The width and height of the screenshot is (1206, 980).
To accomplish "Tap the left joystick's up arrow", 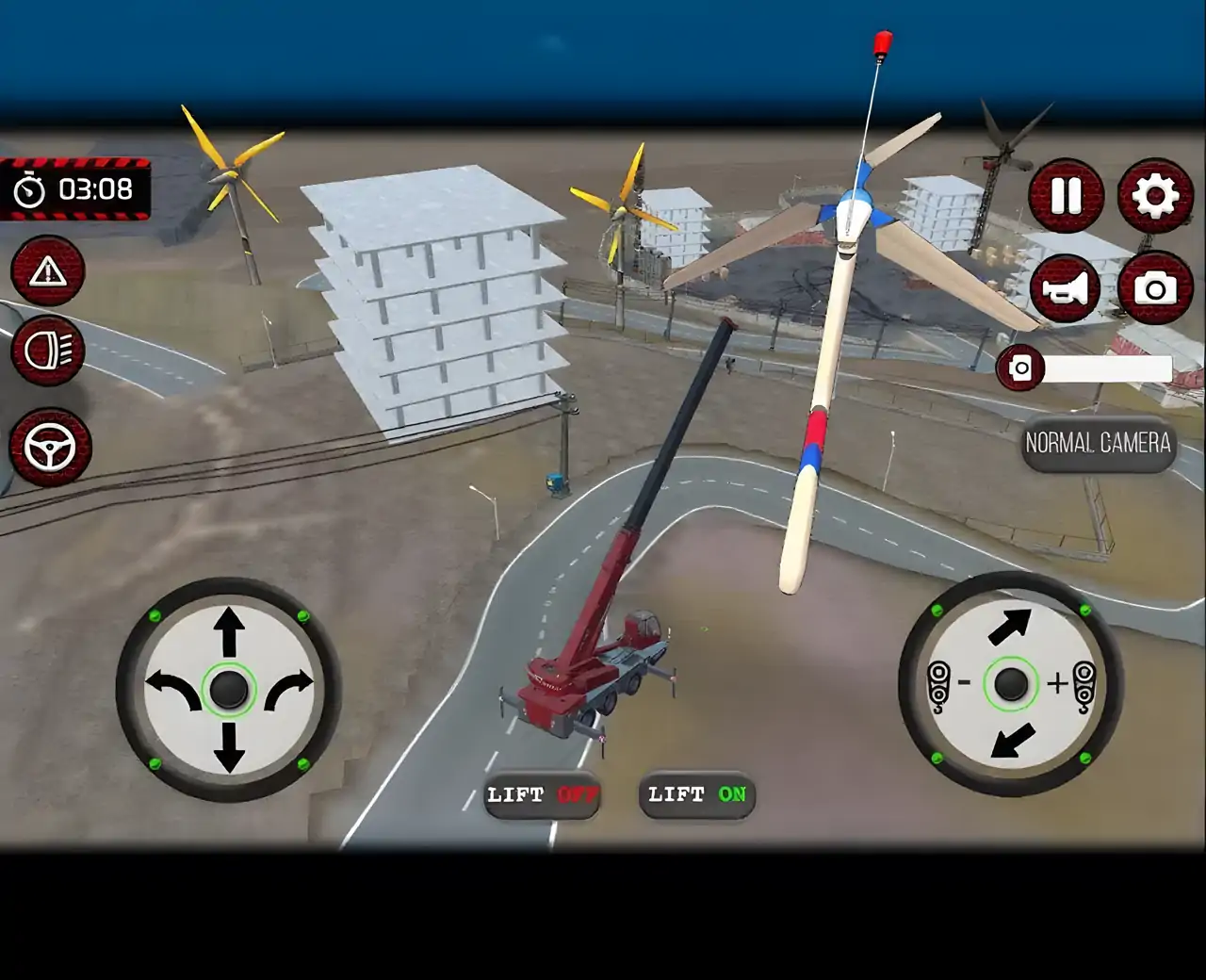I will 229,629.
